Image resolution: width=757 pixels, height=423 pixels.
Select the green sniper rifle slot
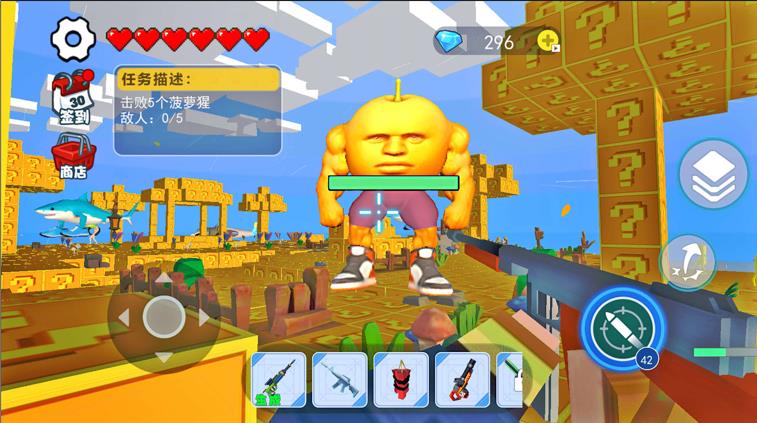click(x=278, y=379)
